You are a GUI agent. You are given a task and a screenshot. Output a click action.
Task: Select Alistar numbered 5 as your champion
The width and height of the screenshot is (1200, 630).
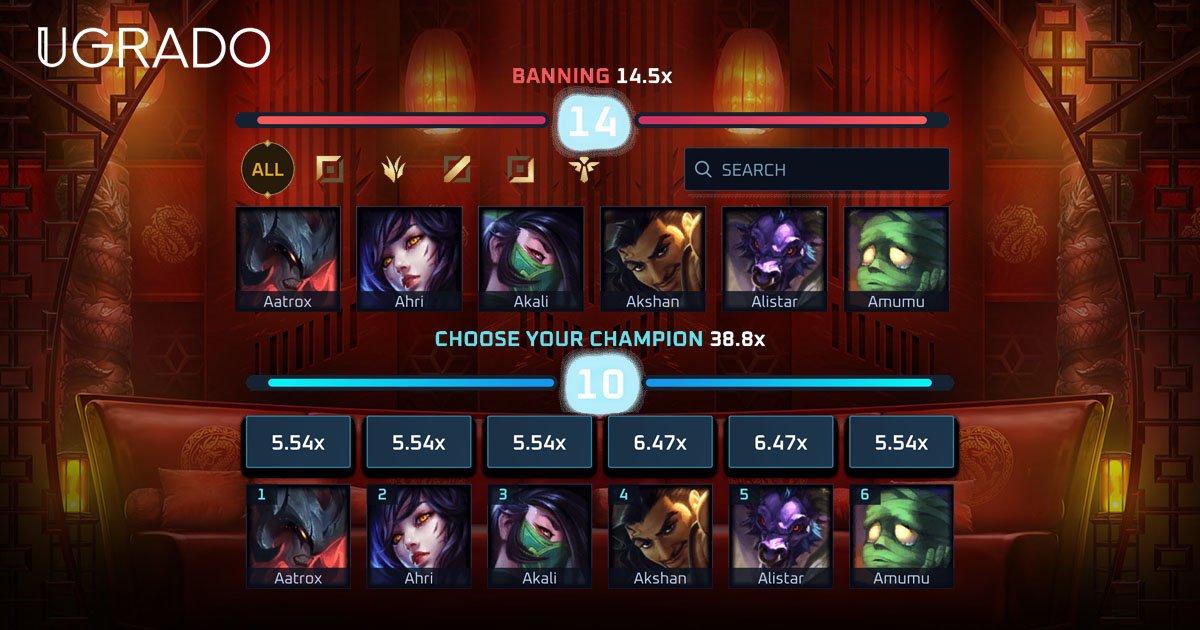(x=781, y=535)
